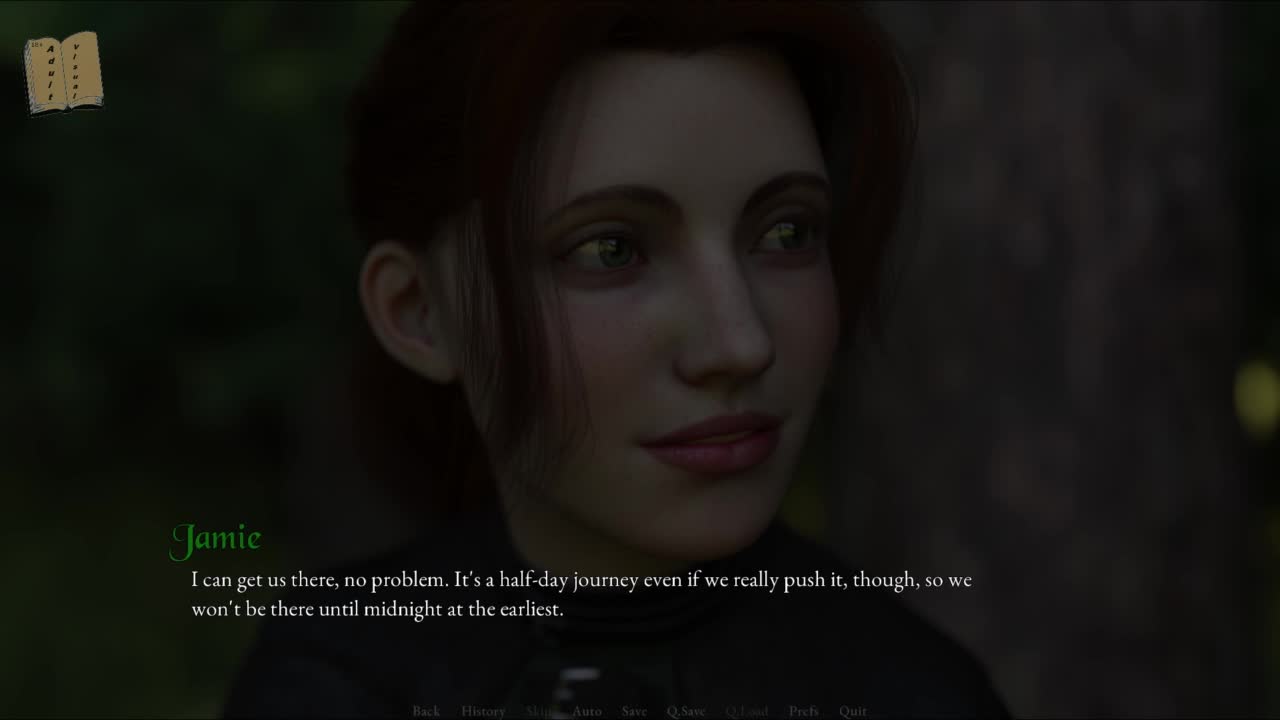The width and height of the screenshot is (1280, 720).
Task: Open the Save game screen
Action: [x=634, y=711]
